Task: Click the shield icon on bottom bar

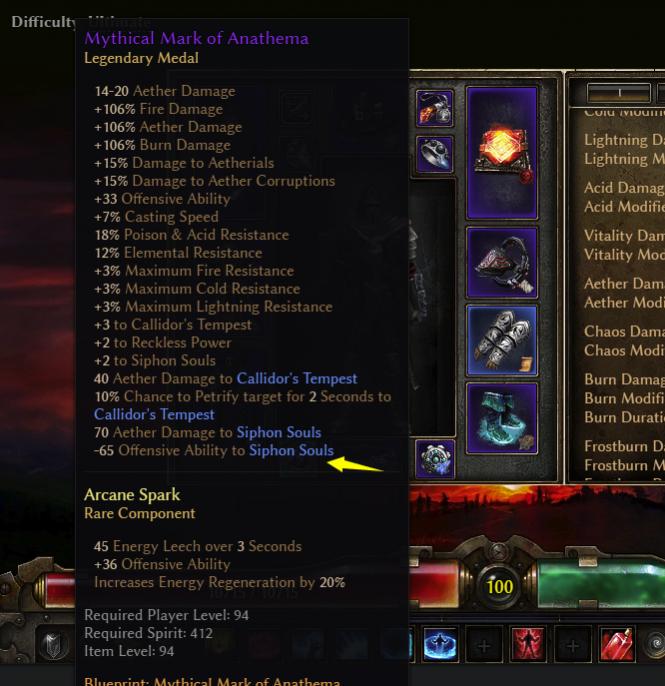Action: click(x=53, y=646)
